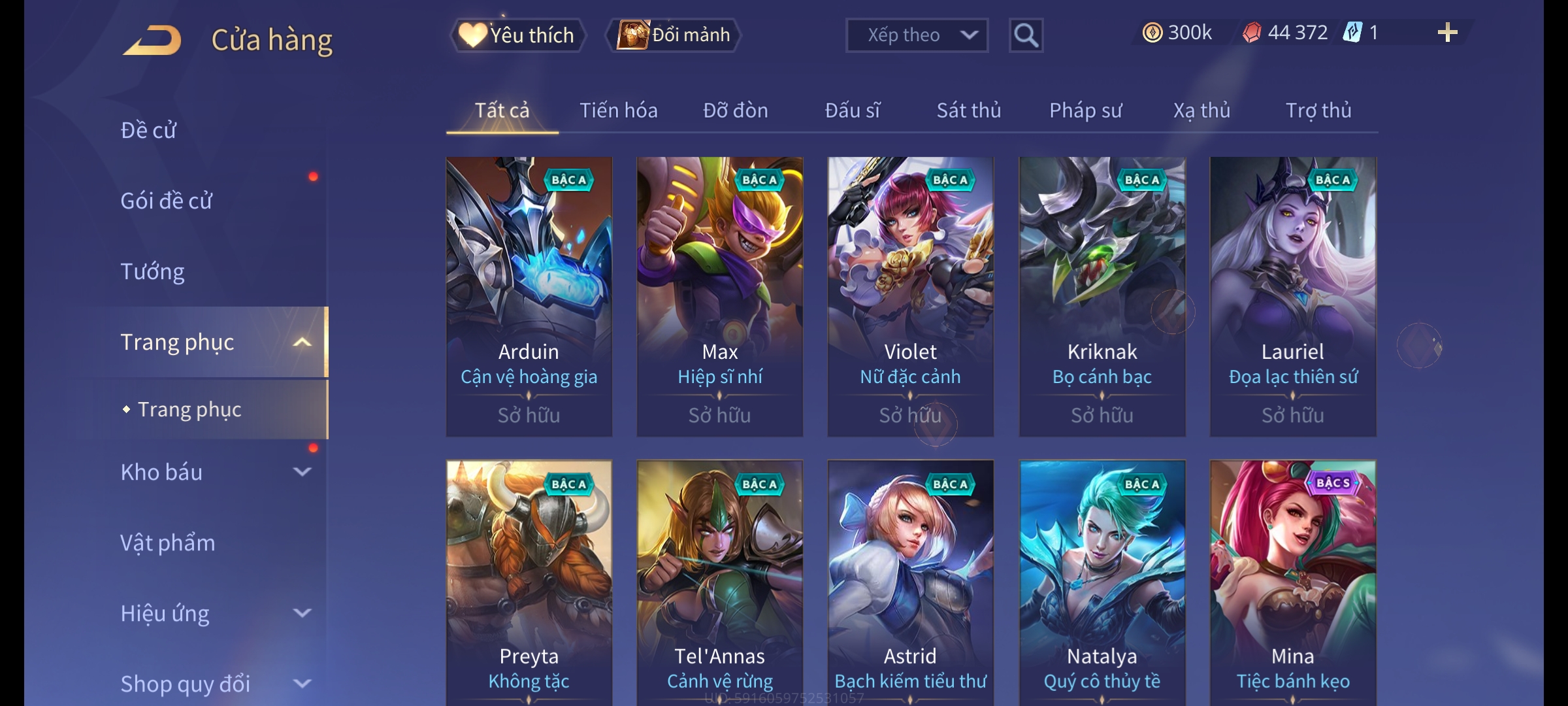Select the Arduin Cận vệ hoàng gia skin
This screenshot has height=706, width=1568.
coord(529,296)
